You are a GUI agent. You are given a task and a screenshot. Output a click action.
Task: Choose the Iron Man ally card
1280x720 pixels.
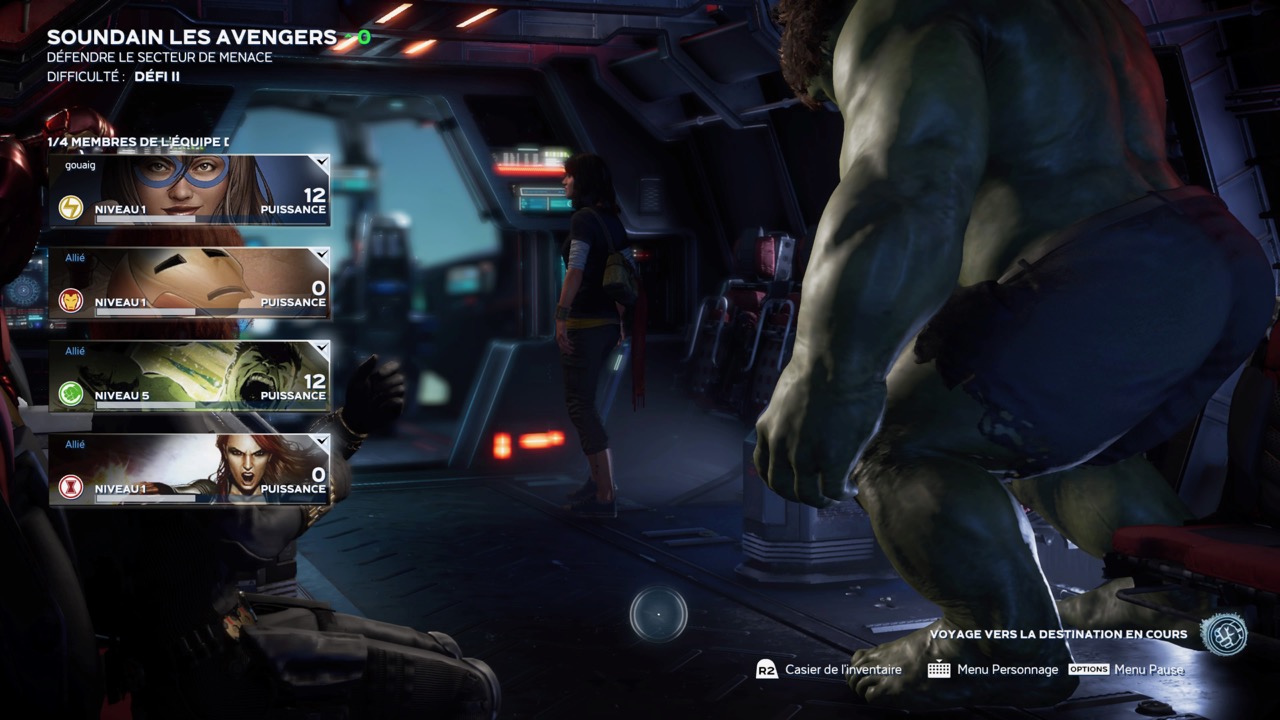[x=190, y=283]
